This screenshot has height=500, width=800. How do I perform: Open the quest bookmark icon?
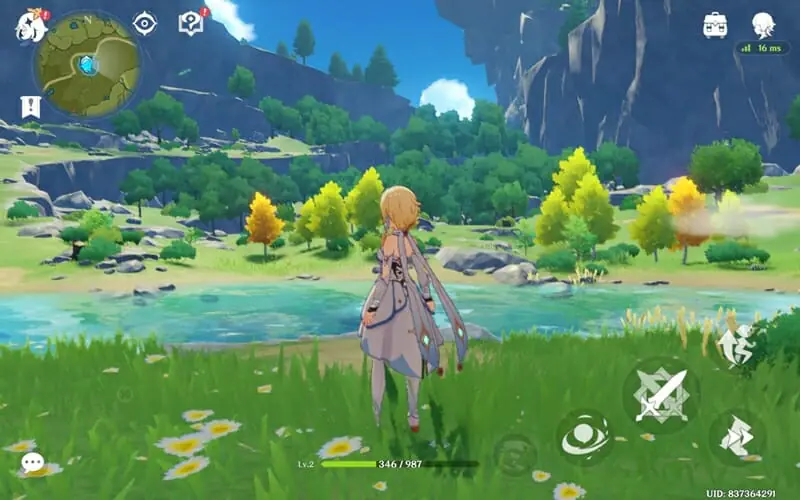click(30, 106)
